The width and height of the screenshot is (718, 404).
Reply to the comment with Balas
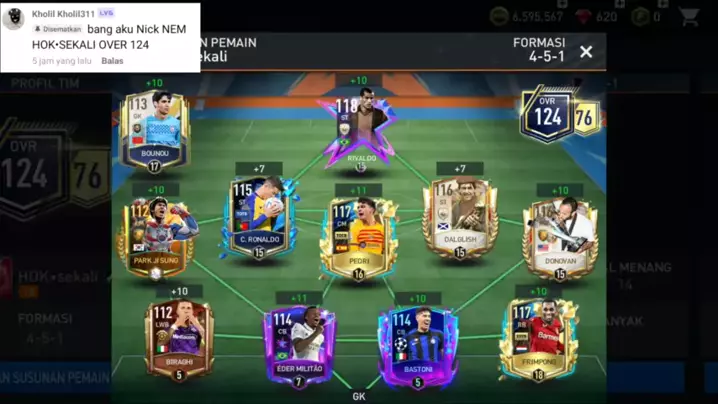click(x=113, y=61)
